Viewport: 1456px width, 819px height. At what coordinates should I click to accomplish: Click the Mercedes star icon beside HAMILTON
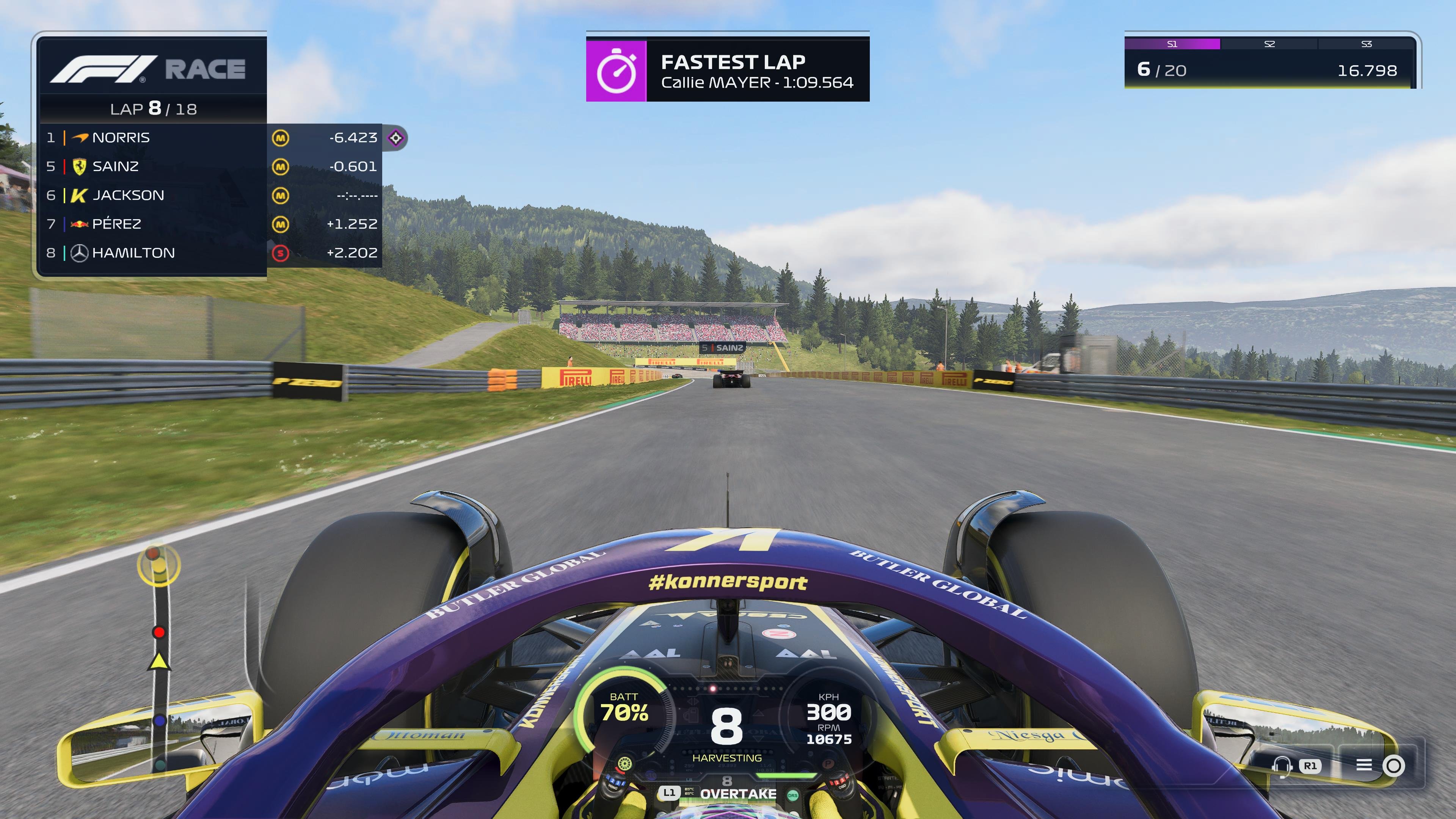pyautogui.click(x=78, y=253)
